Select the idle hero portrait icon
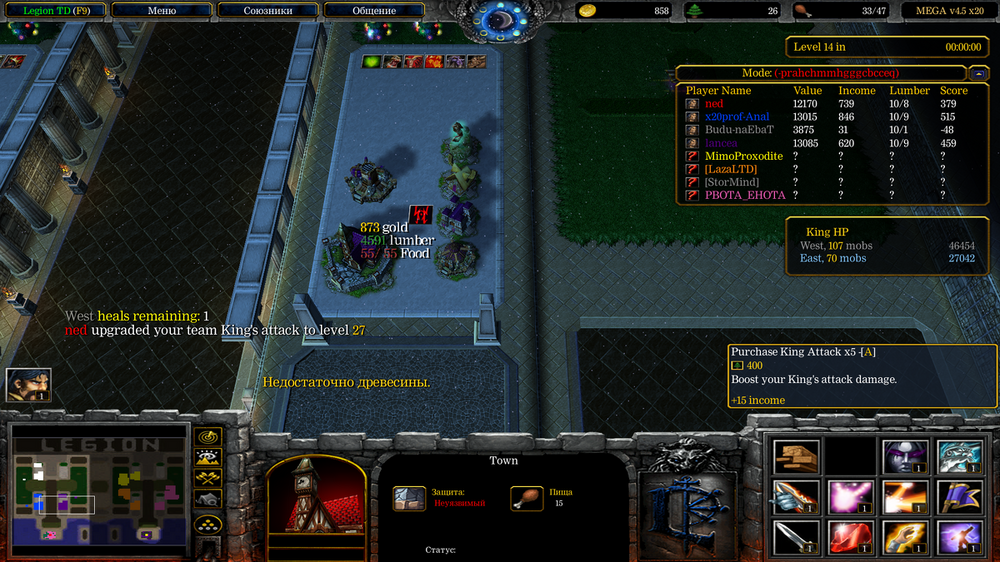The height and width of the screenshot is (562, 1000). pos(28,385)
